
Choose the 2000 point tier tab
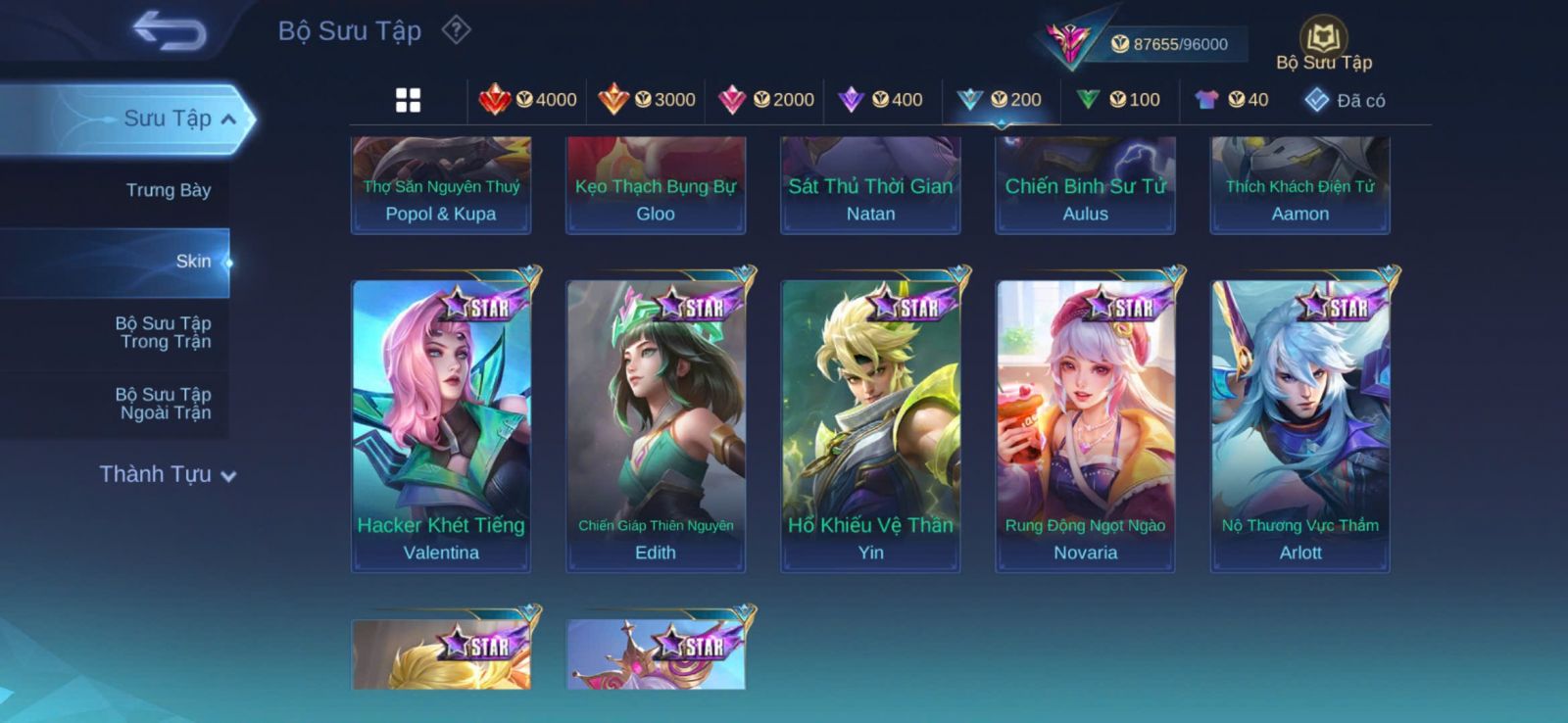click(766, 100)
